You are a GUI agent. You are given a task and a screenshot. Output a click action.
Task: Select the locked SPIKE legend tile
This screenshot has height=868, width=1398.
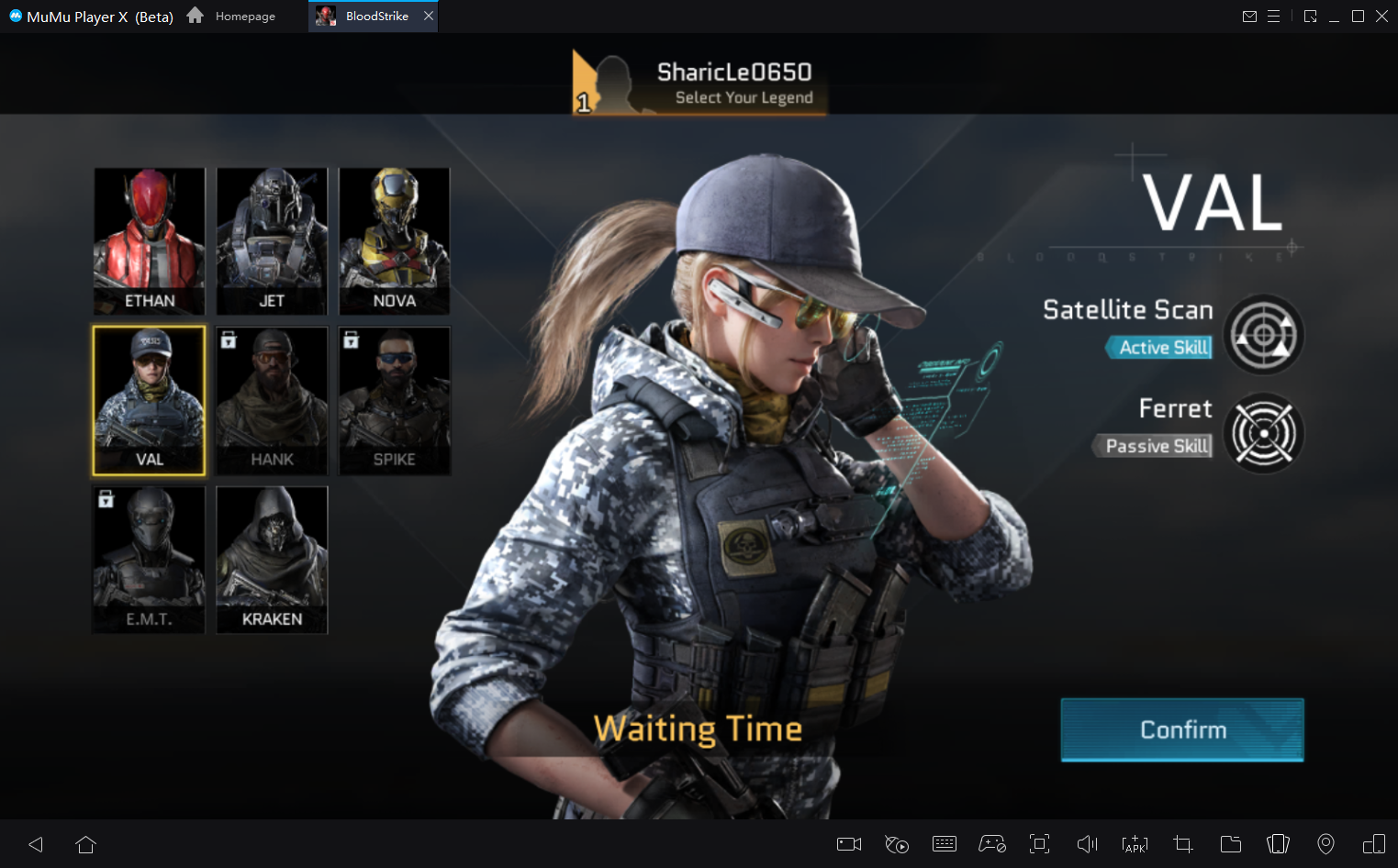(x=395, y=400)
